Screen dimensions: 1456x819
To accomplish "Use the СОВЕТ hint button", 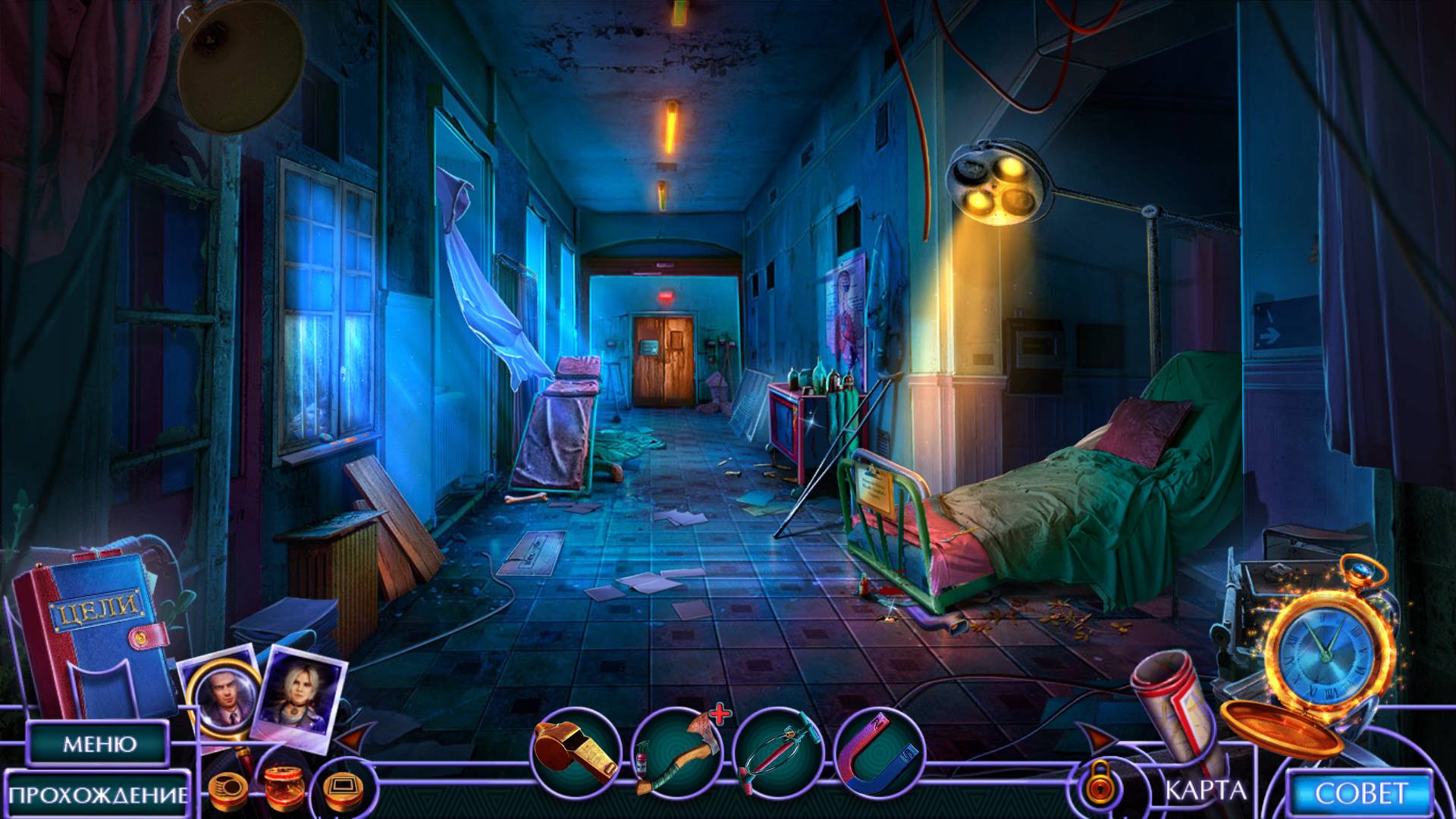I will [1360, 793].
